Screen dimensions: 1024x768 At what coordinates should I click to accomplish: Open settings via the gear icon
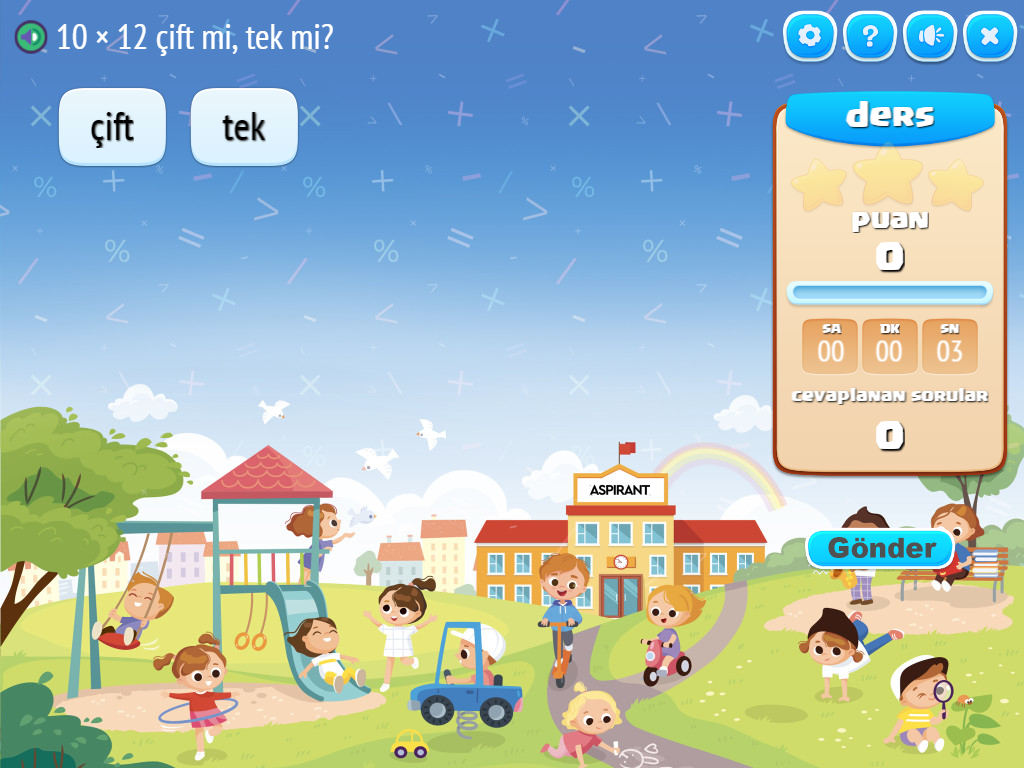[x=809, y=37]
